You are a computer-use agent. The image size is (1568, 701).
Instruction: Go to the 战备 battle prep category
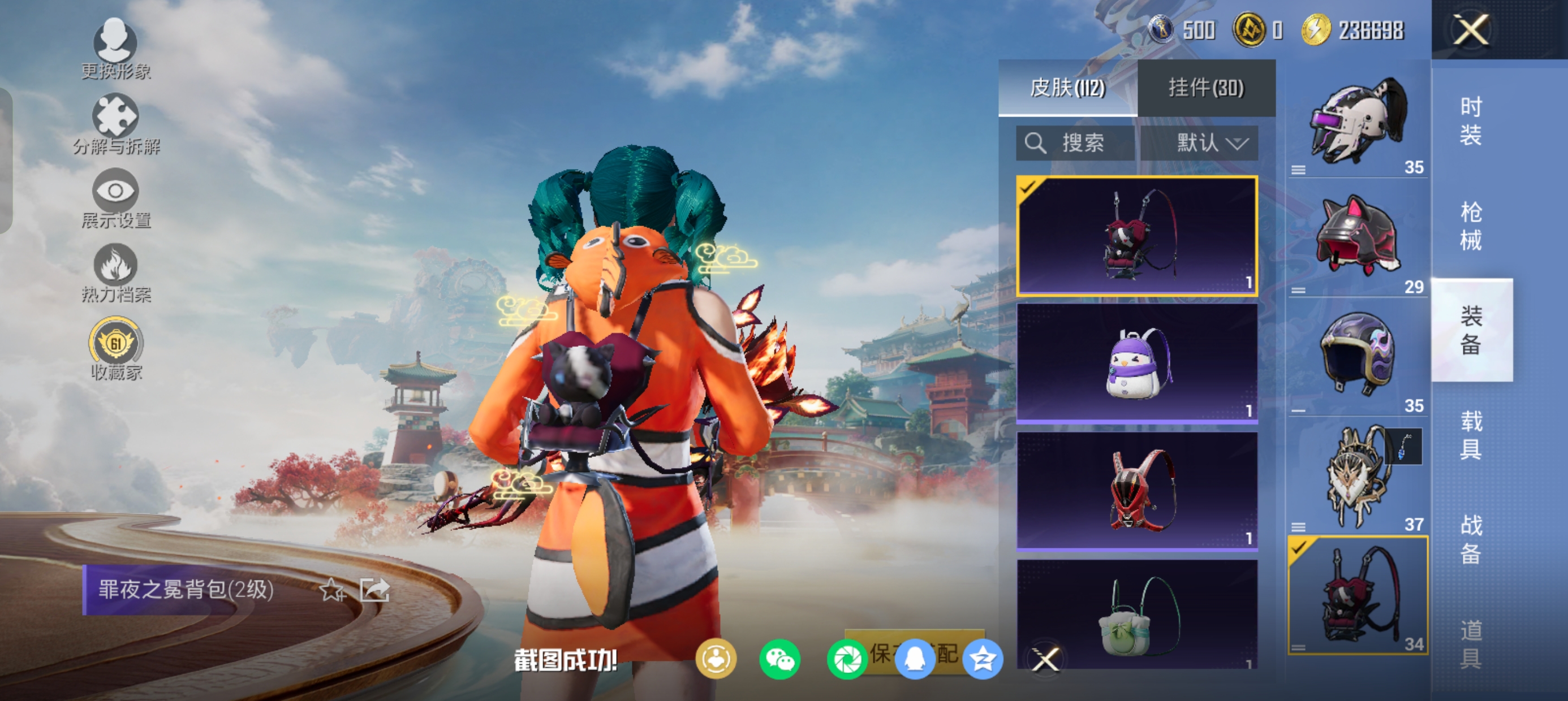click(1471, 539)
